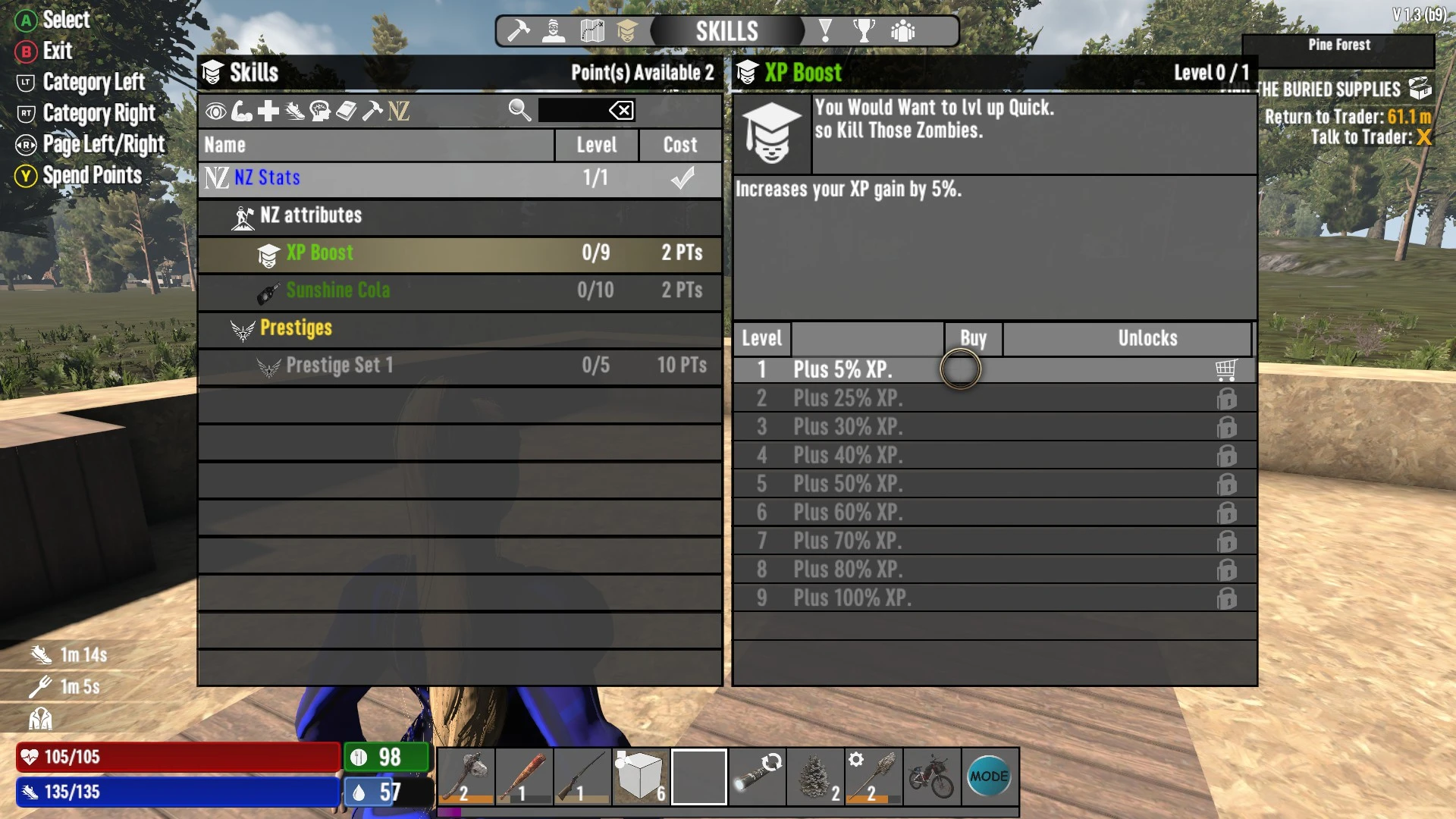
Task: Open the Character tab in top toolbar
Action: point(553,32)
